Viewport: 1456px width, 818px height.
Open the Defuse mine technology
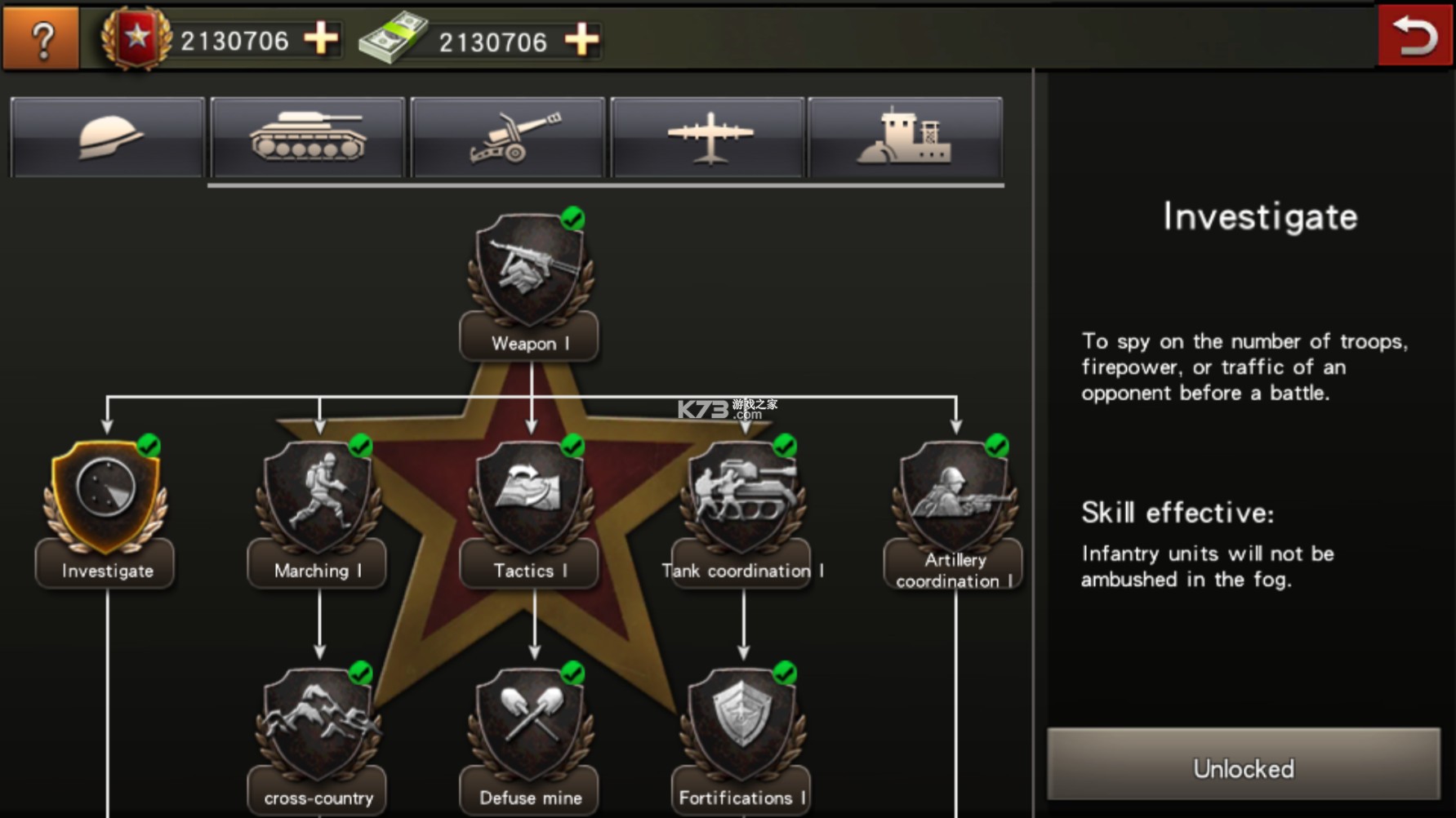coord(529,727)
